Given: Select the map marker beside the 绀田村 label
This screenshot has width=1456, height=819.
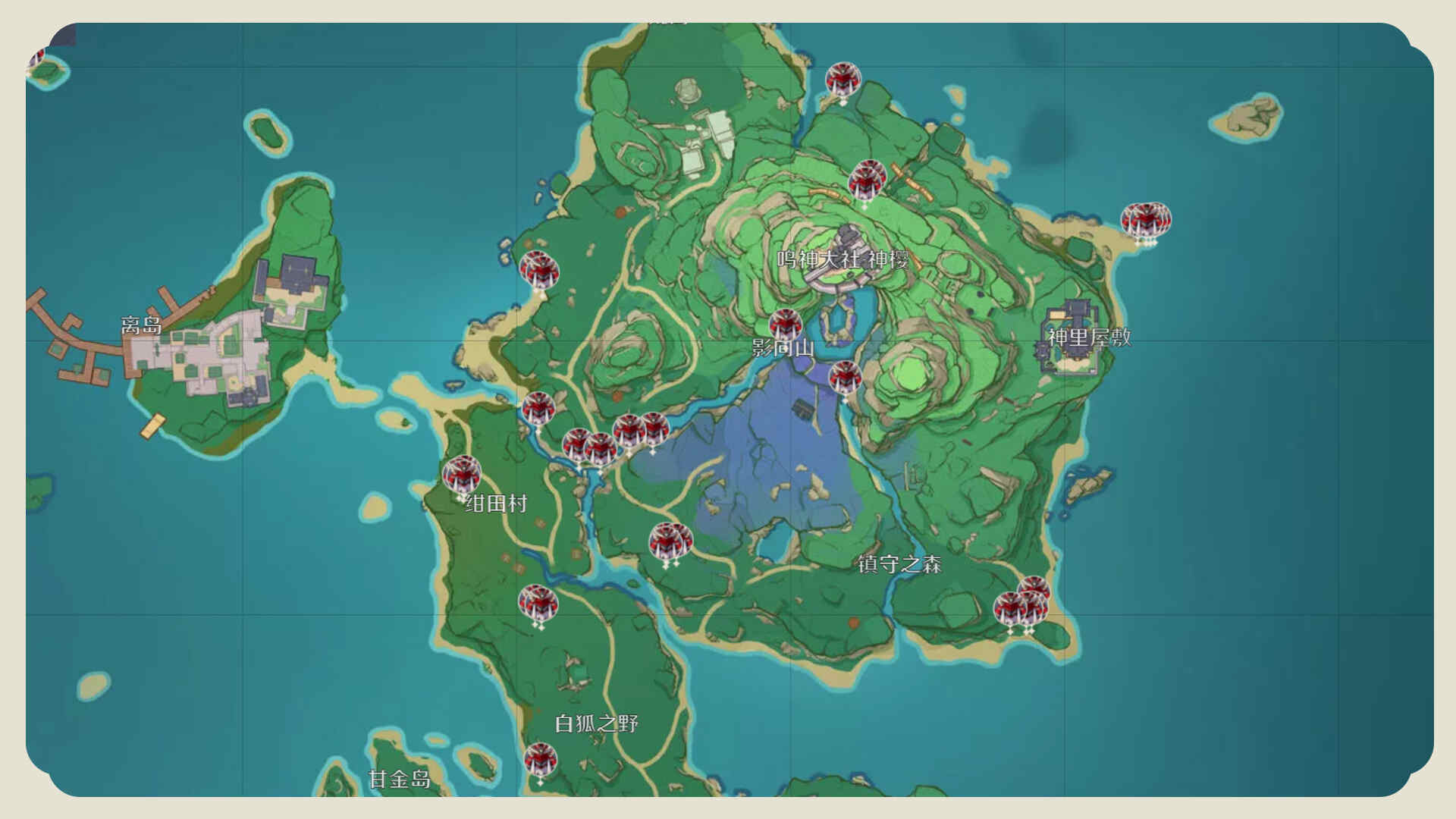Looking at the screenshot, I should [x=462, y=475].
